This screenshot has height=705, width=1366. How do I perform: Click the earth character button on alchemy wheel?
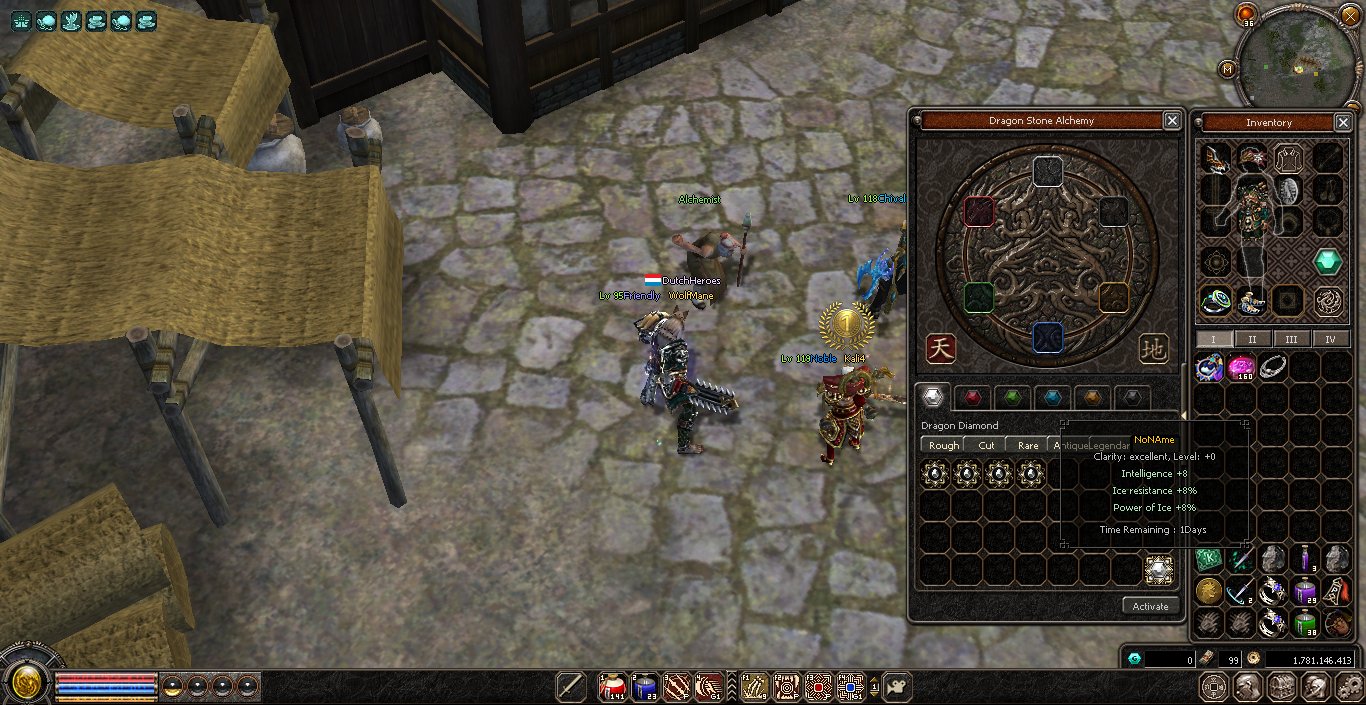(x=1153, y=349)
